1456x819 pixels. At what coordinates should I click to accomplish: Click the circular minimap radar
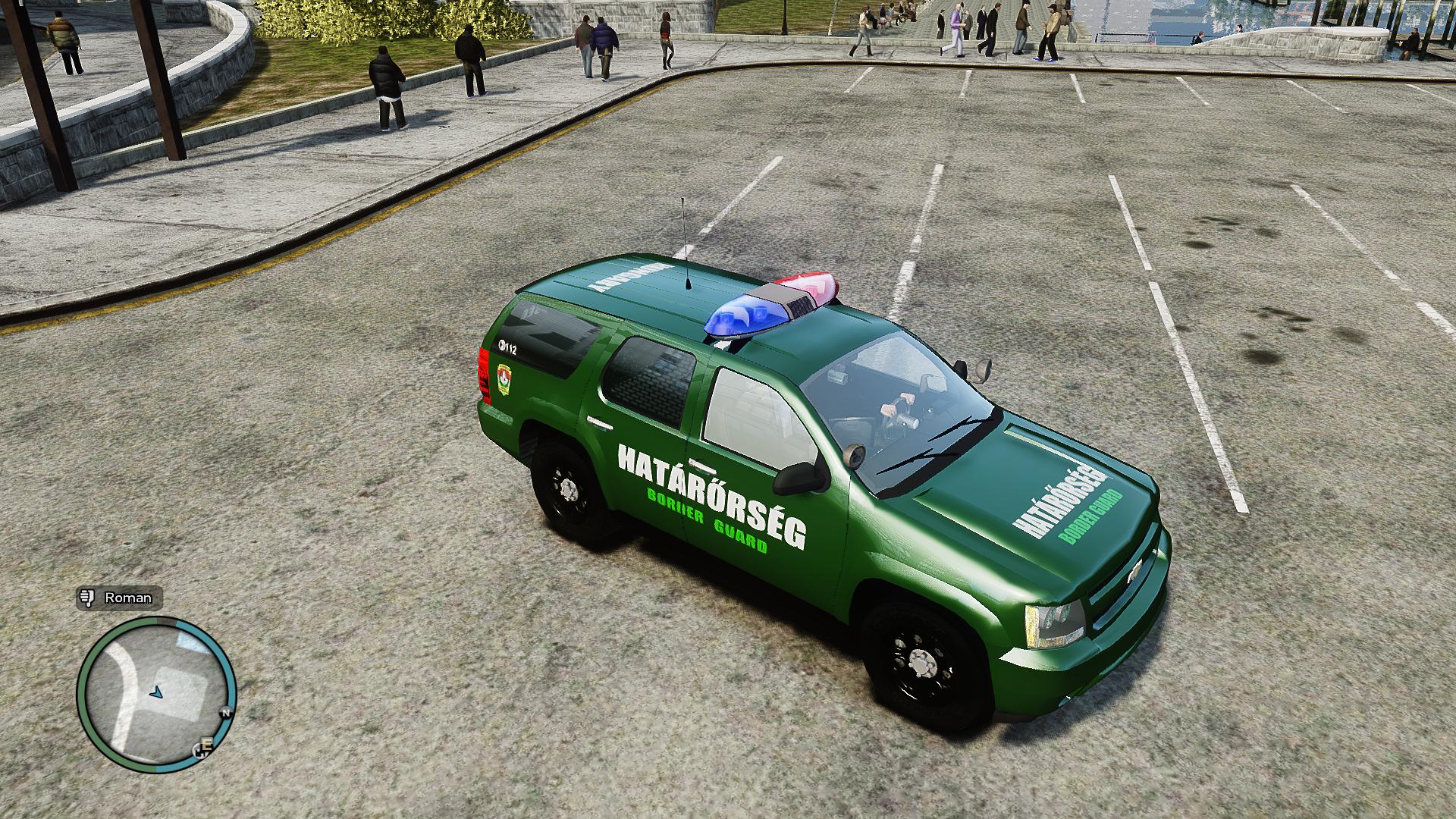click(156, 695)
